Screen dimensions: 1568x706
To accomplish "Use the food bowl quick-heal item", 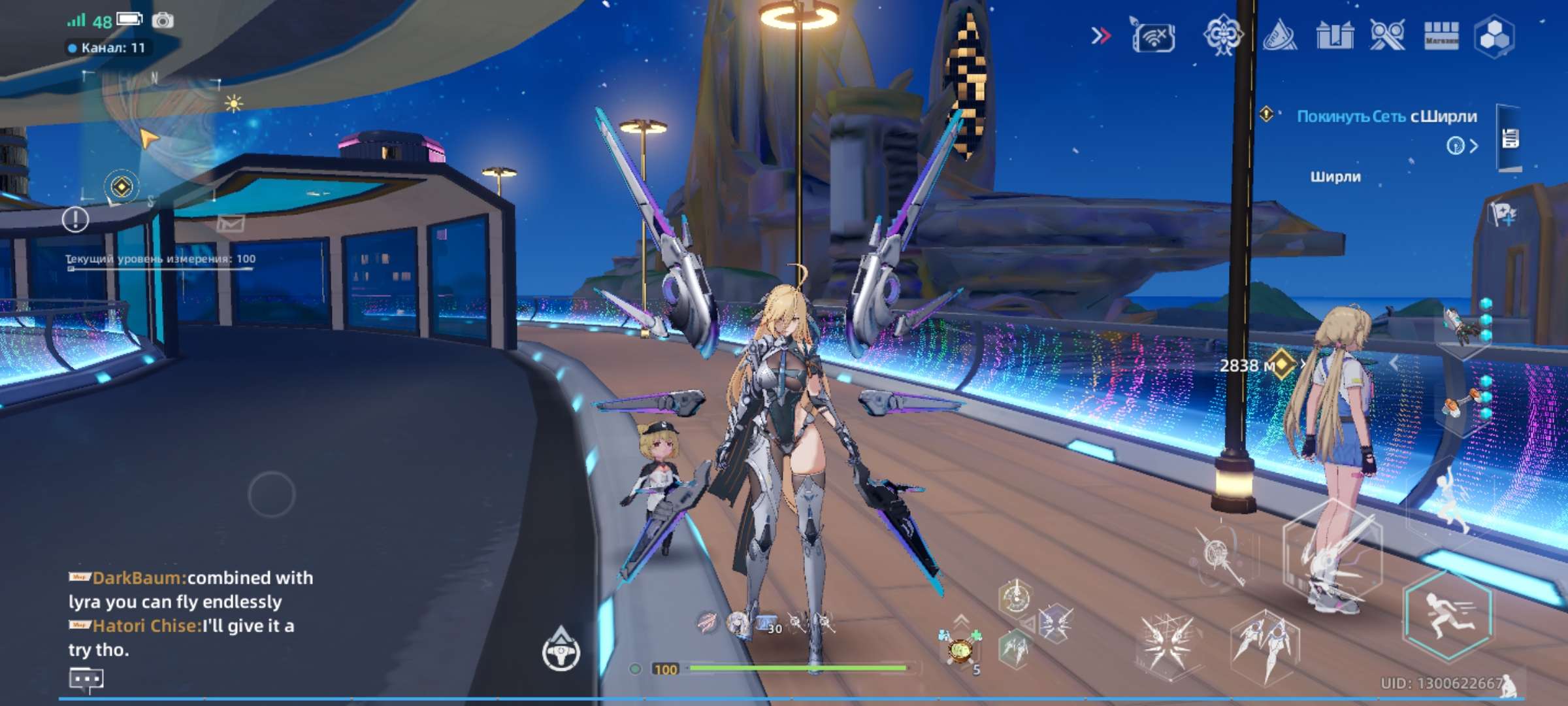I will click(959, 650).
